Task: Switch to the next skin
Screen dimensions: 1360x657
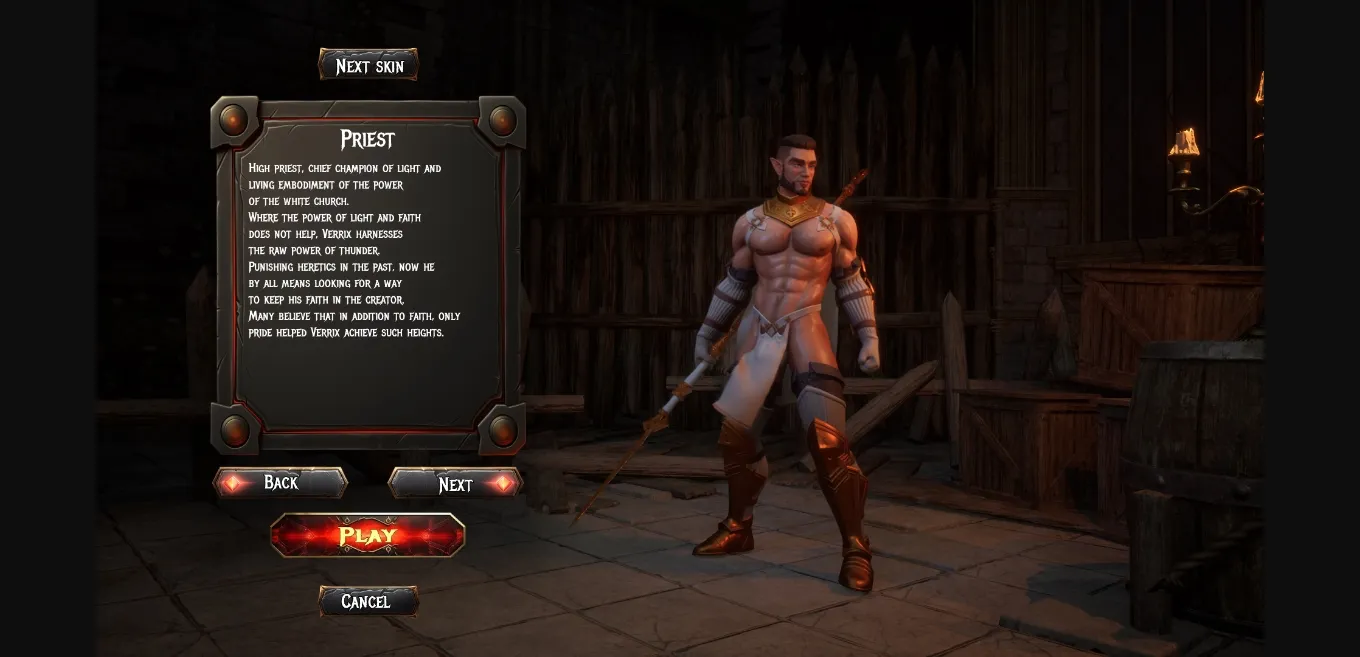Action: [x=368, y=66]
